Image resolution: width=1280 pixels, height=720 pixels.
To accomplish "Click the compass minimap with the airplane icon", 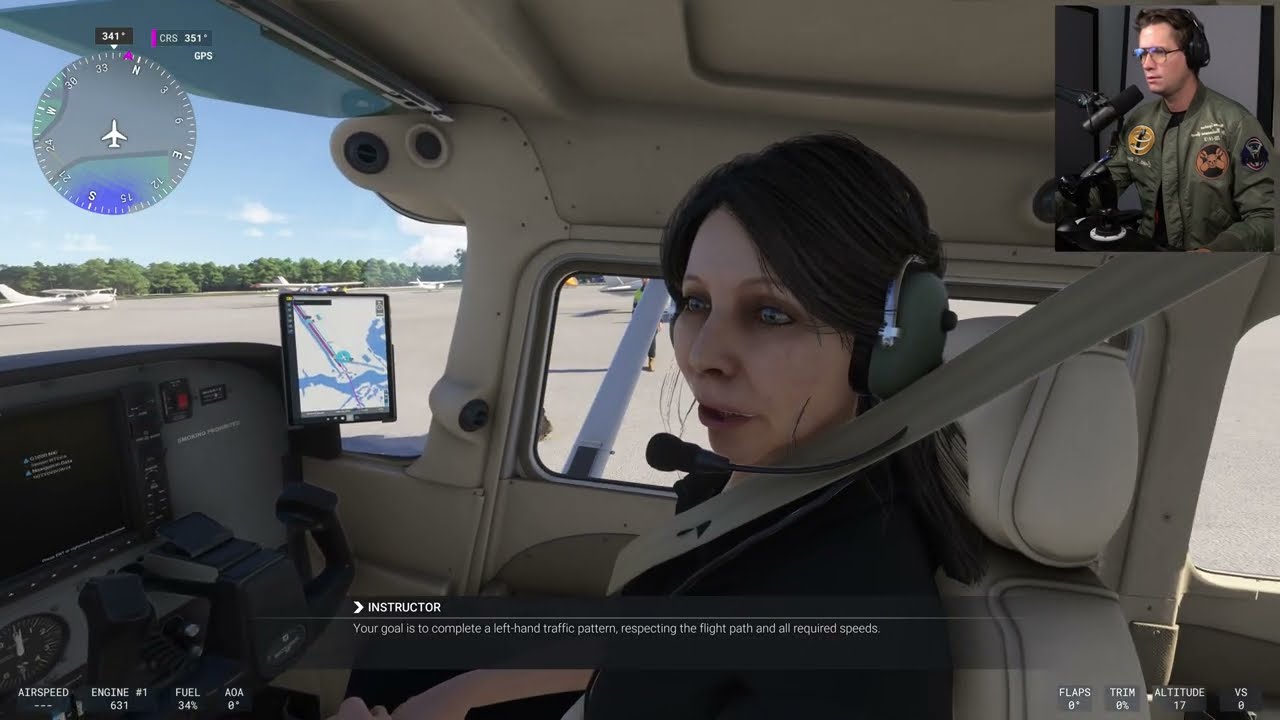I will pyautogui.click(x=114, y=134).
